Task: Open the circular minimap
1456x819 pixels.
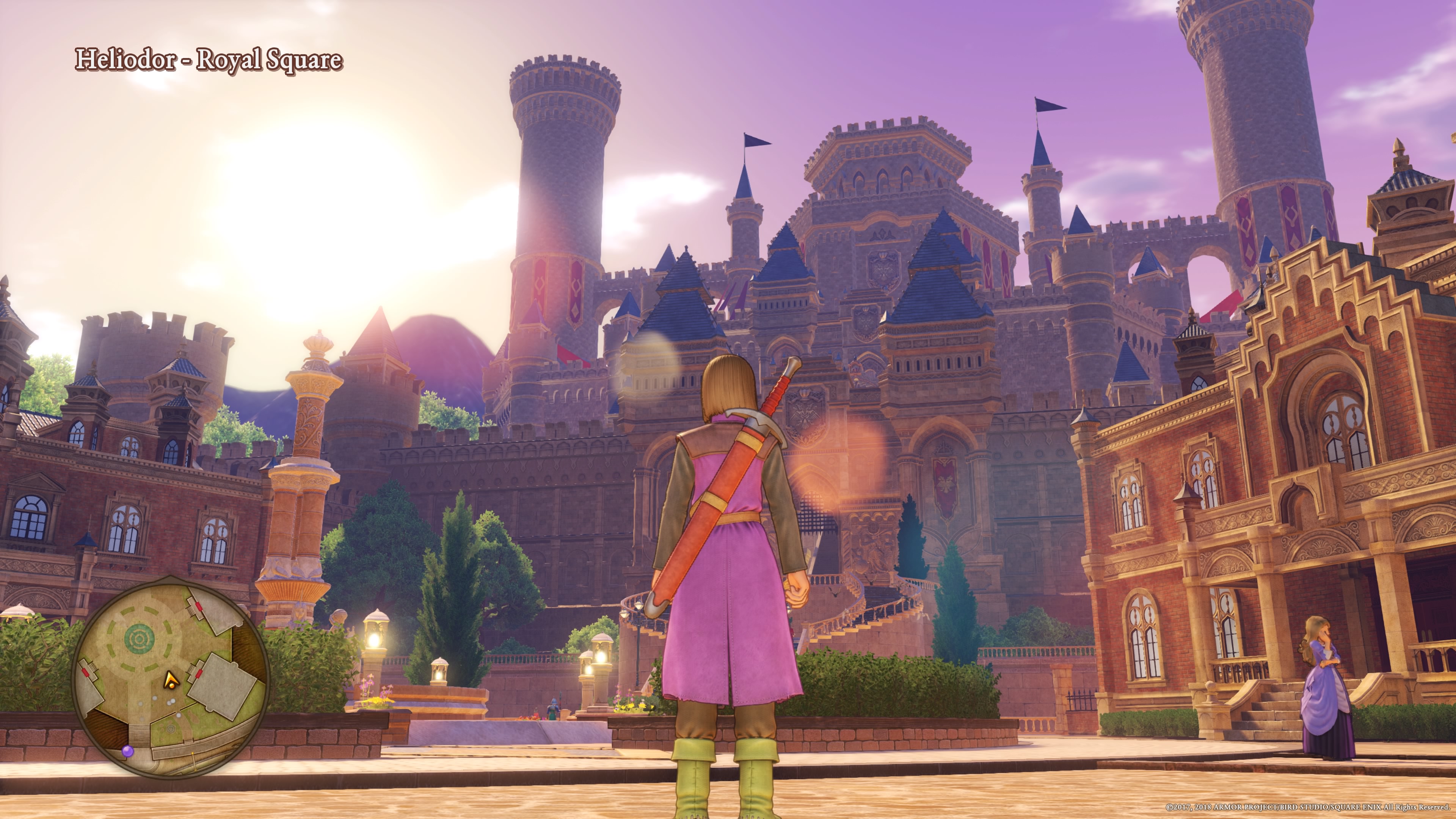Action: point(171,675)
